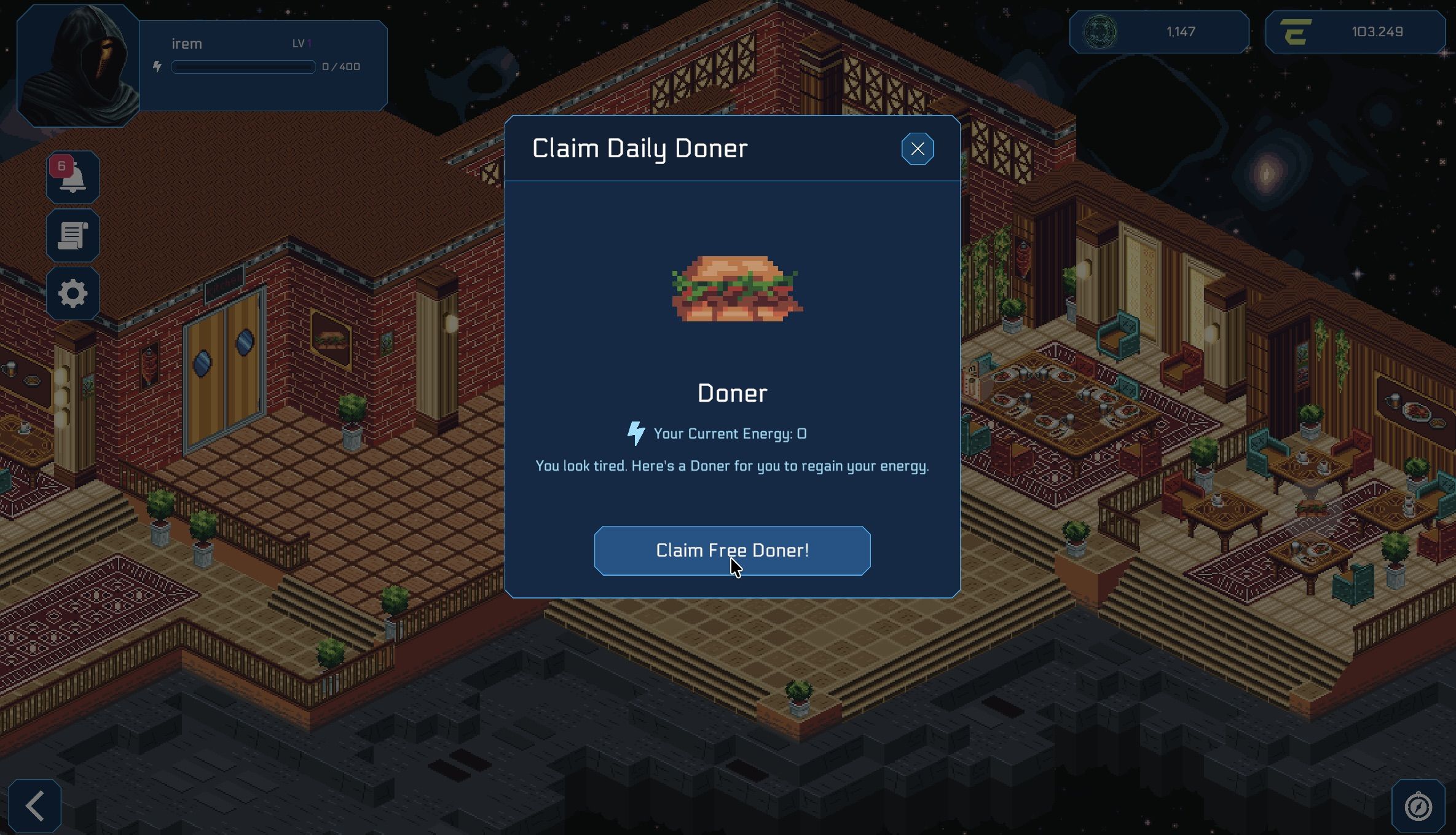Open the quest scroll log

click(73, 235)
